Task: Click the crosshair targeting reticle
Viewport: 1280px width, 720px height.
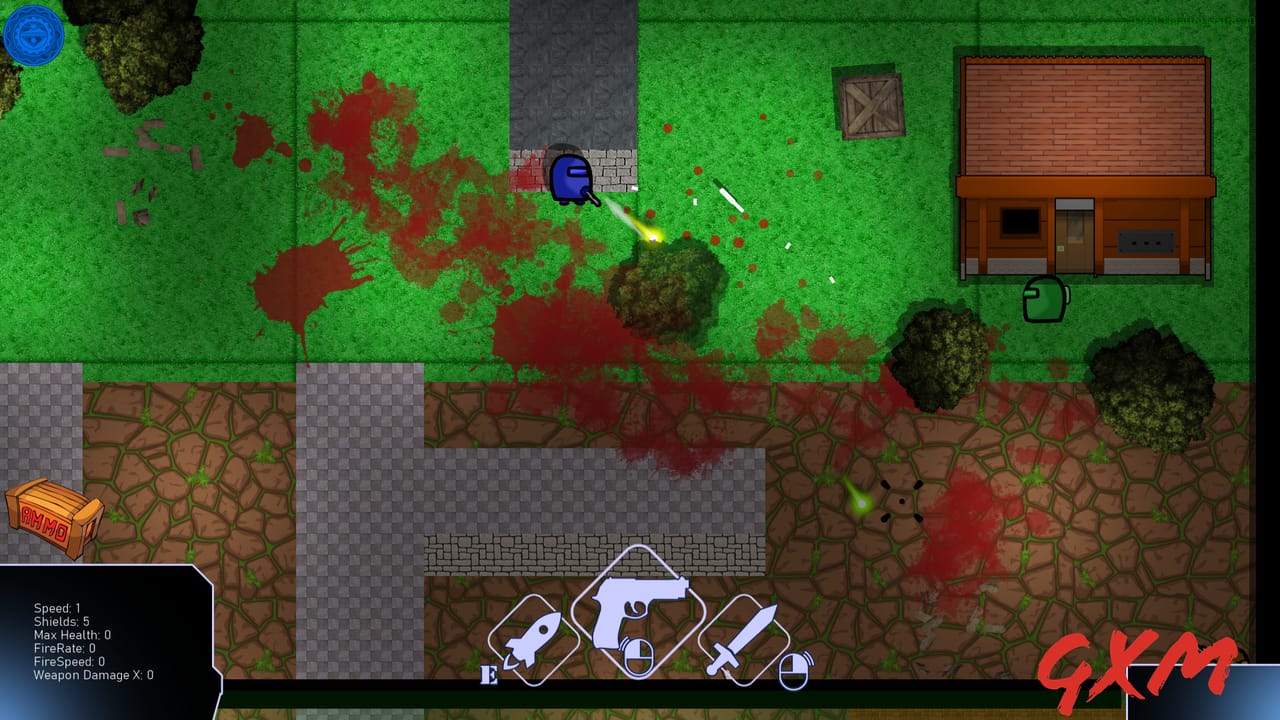Action: 903,503
